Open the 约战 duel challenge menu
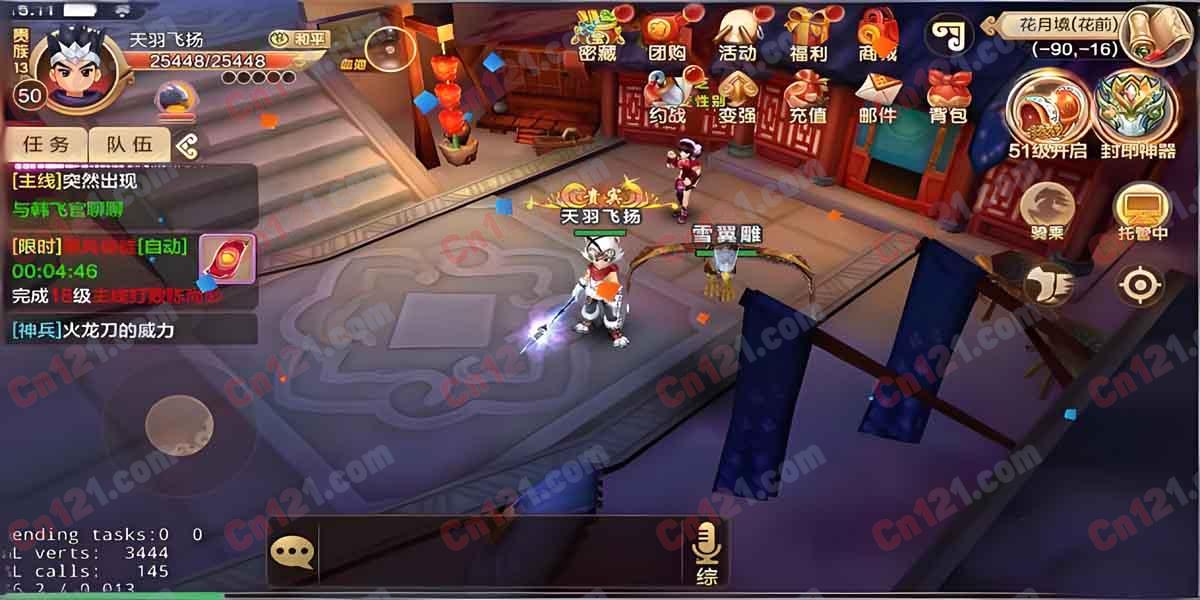Screen dimensions: 1200x600 click(667, 98)
